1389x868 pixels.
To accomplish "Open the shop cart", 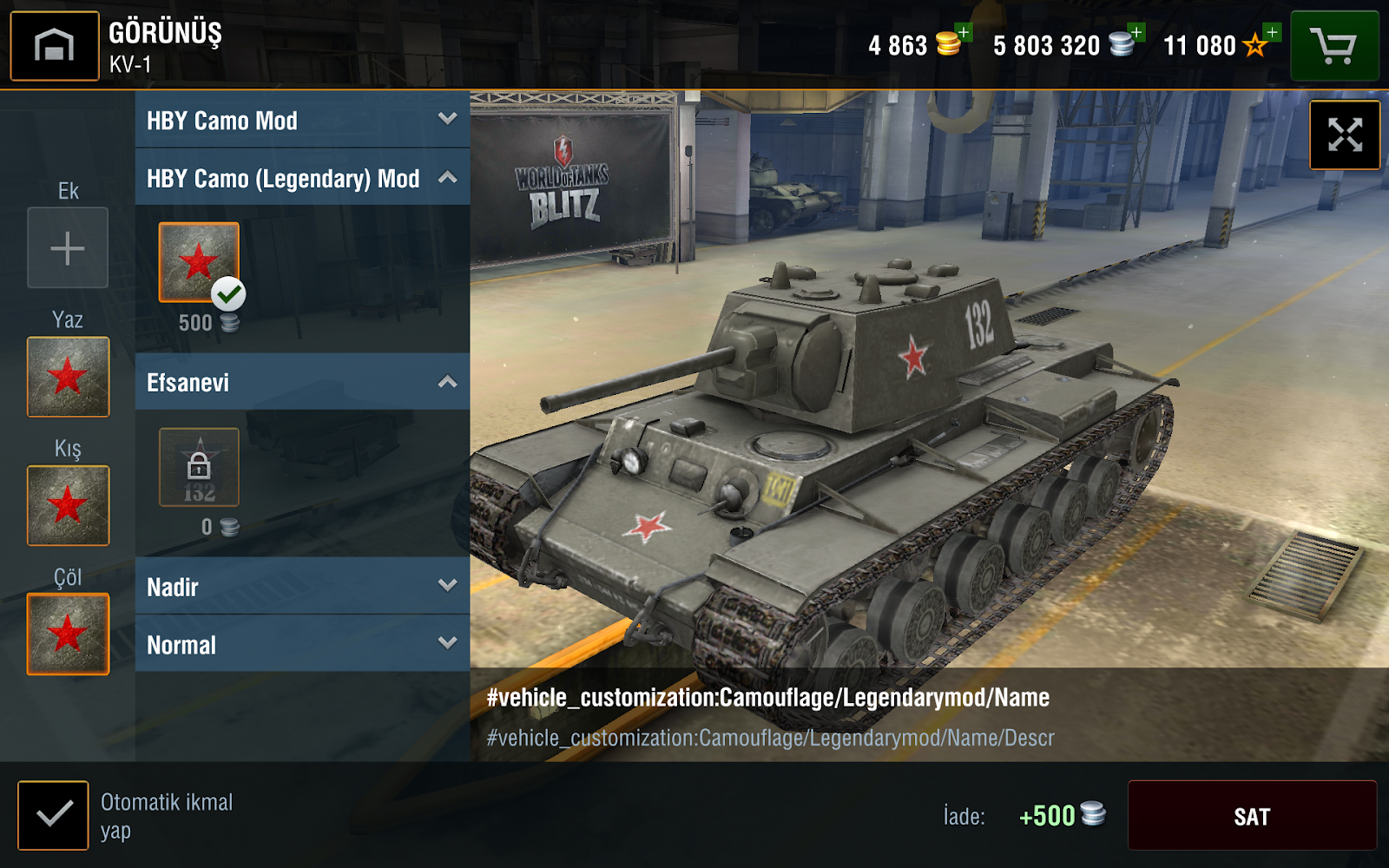I will coord(1334,46).
